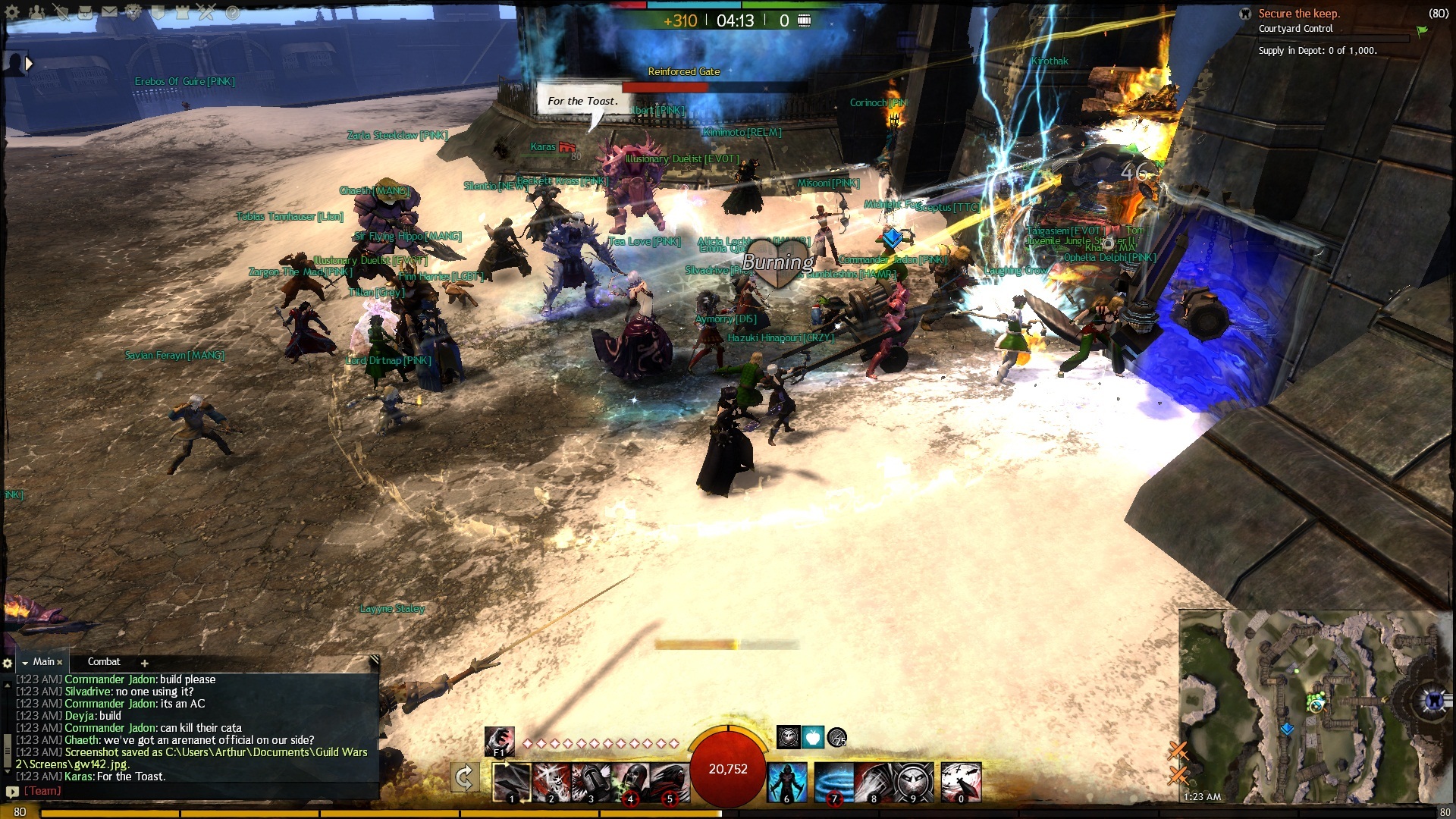Image resolution: width=1456 pixels, height=819 pixels.
Task: Open the hero panel sword-and-shield icon
Action: [61, 12]
